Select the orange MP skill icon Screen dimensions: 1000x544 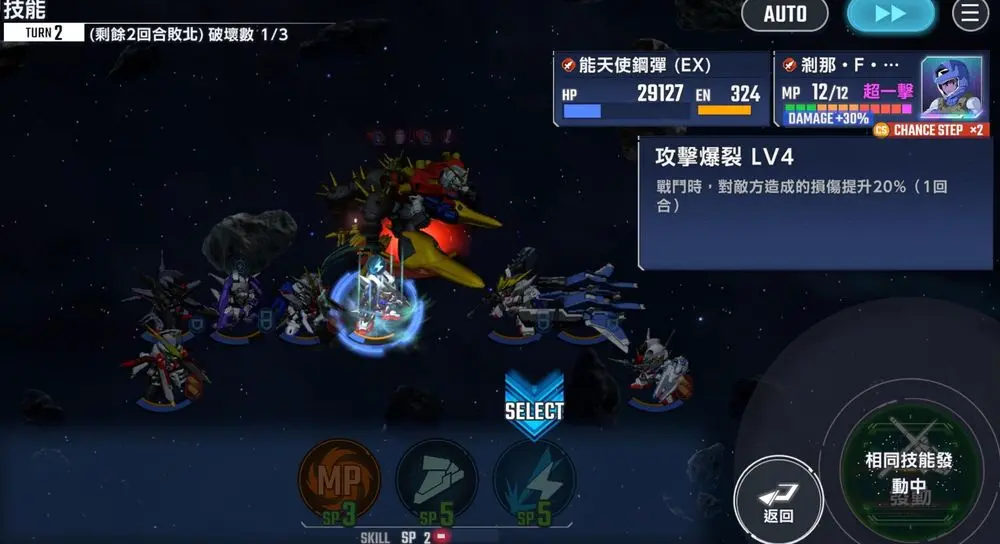[x=339, y=480]
